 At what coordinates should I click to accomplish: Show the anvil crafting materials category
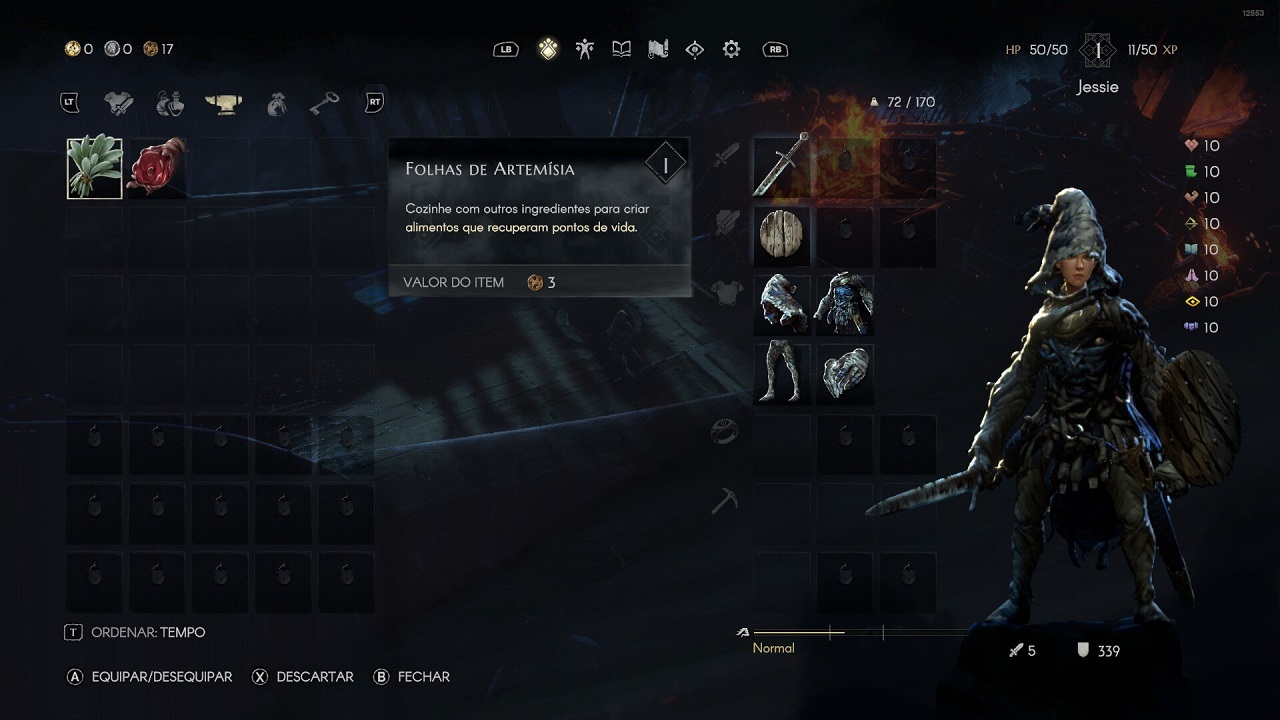(x=224, y=102)
